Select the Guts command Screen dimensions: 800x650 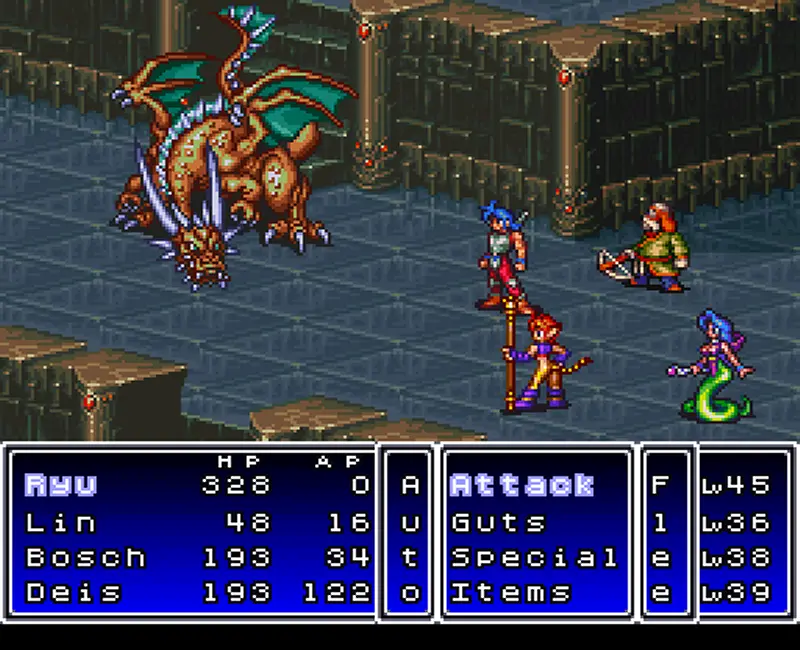[x=499, y=522]
